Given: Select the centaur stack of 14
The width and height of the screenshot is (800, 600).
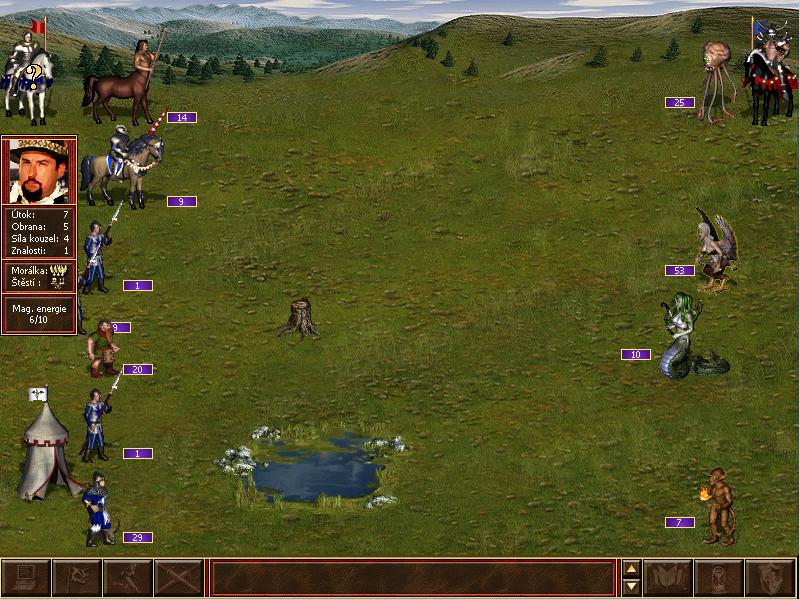Looking at the screenshot, I should click(x=128, y=75).
